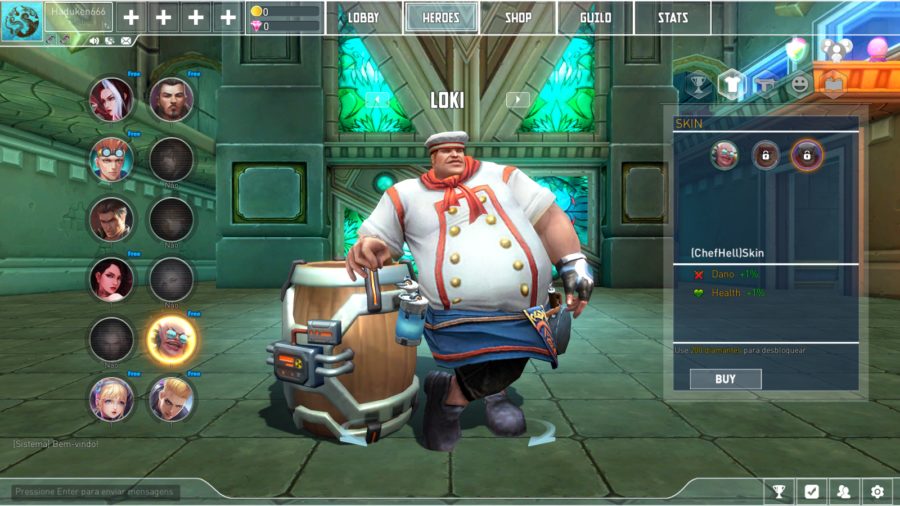Buy the ChefHell skin

coord(725,379)
